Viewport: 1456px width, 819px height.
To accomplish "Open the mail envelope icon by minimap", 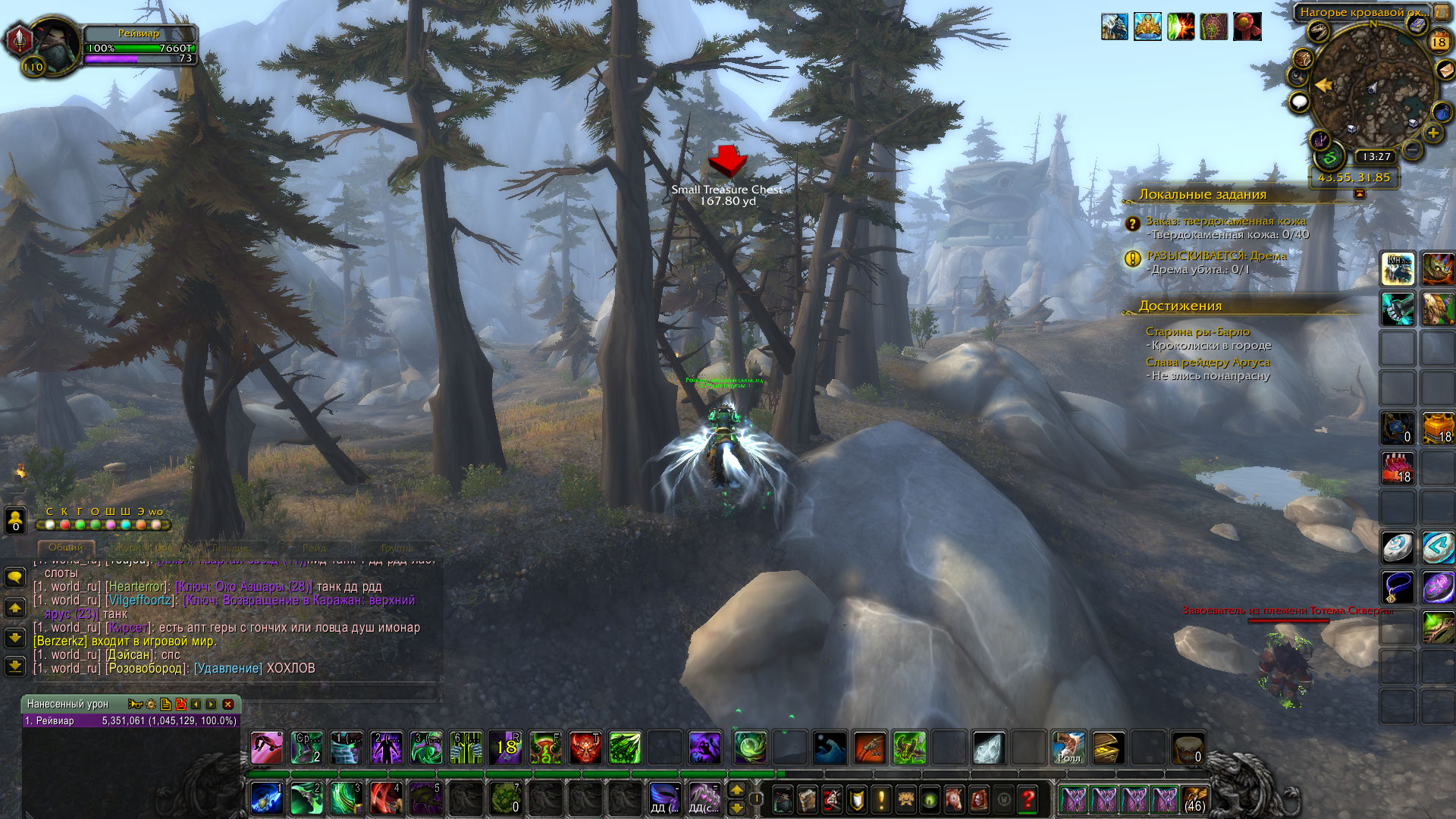I will coord(1445,69).
